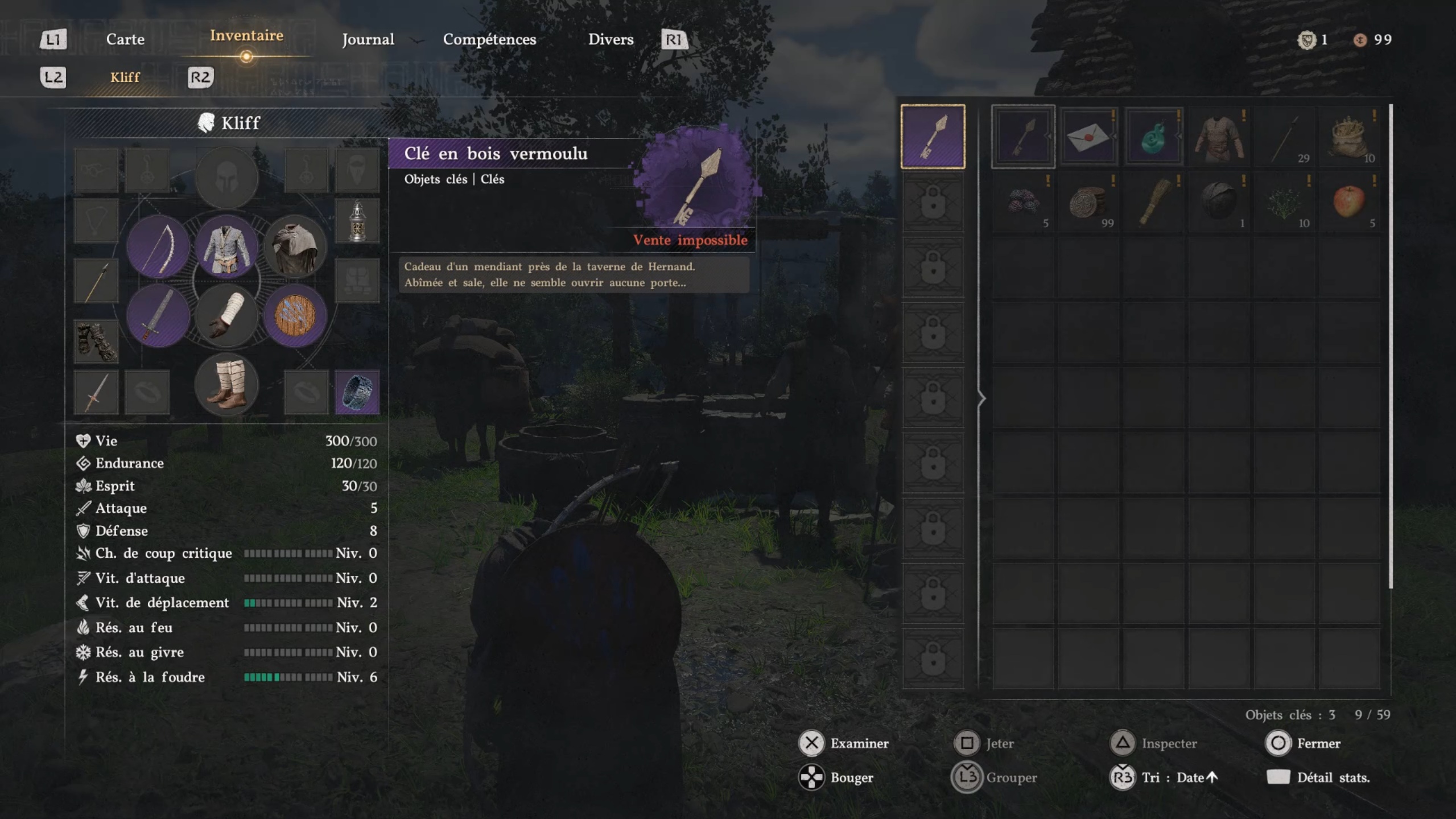Switch to the Journal tab
The image size is (1456, 819).
[x=368, y=39]
